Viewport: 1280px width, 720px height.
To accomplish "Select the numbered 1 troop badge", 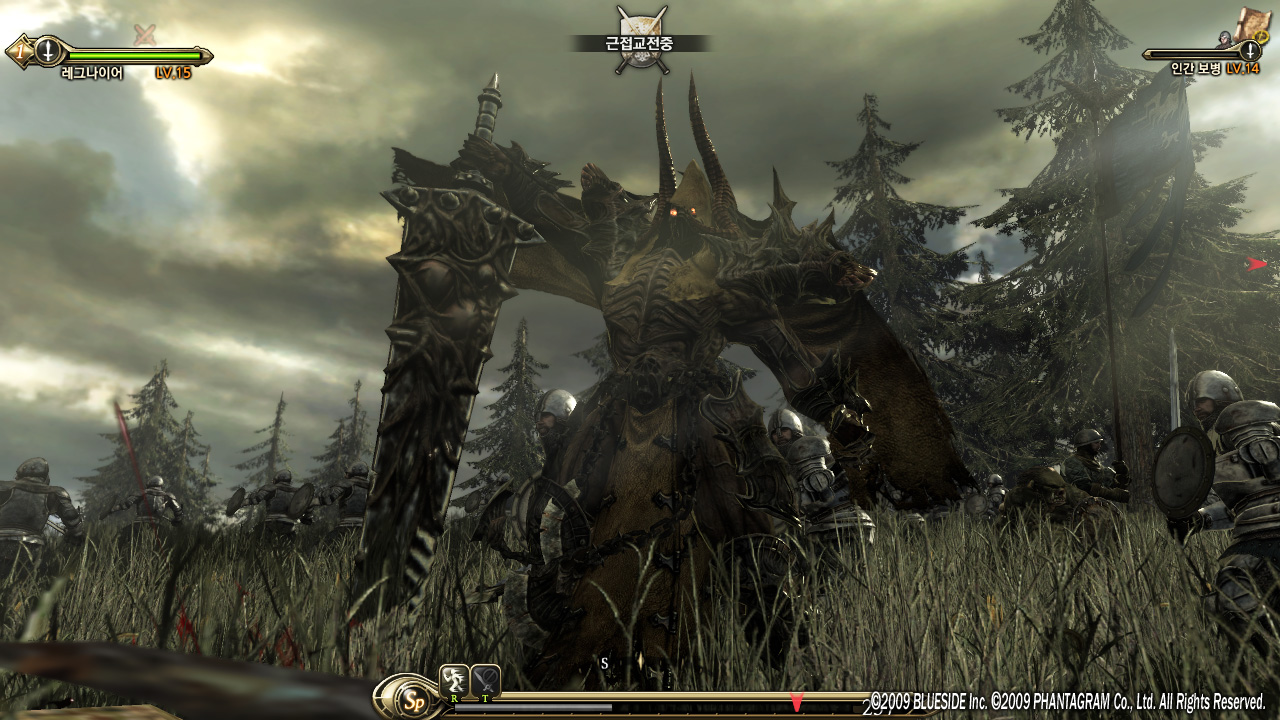I will (x=17, y=50).
